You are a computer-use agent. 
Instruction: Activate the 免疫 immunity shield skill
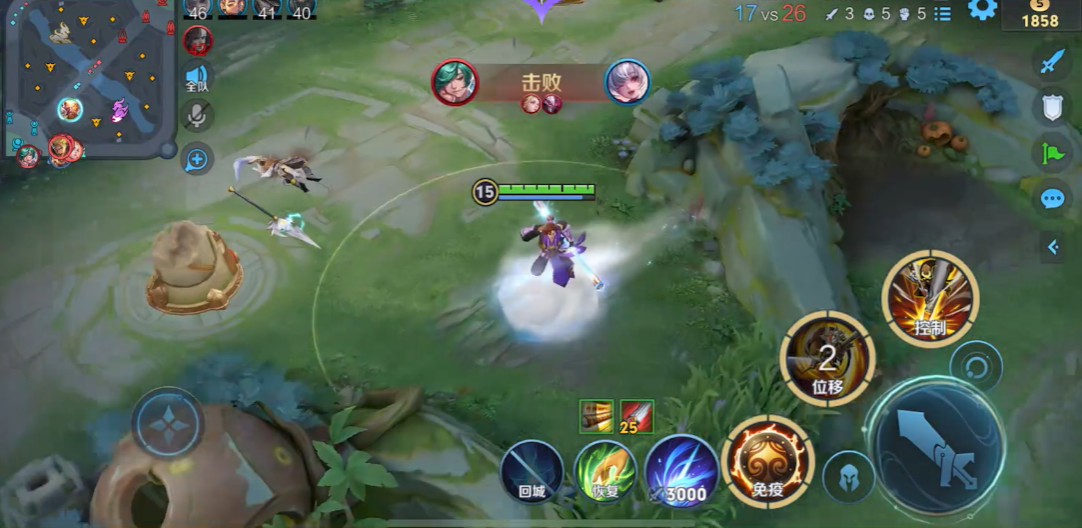pos(767,461)
